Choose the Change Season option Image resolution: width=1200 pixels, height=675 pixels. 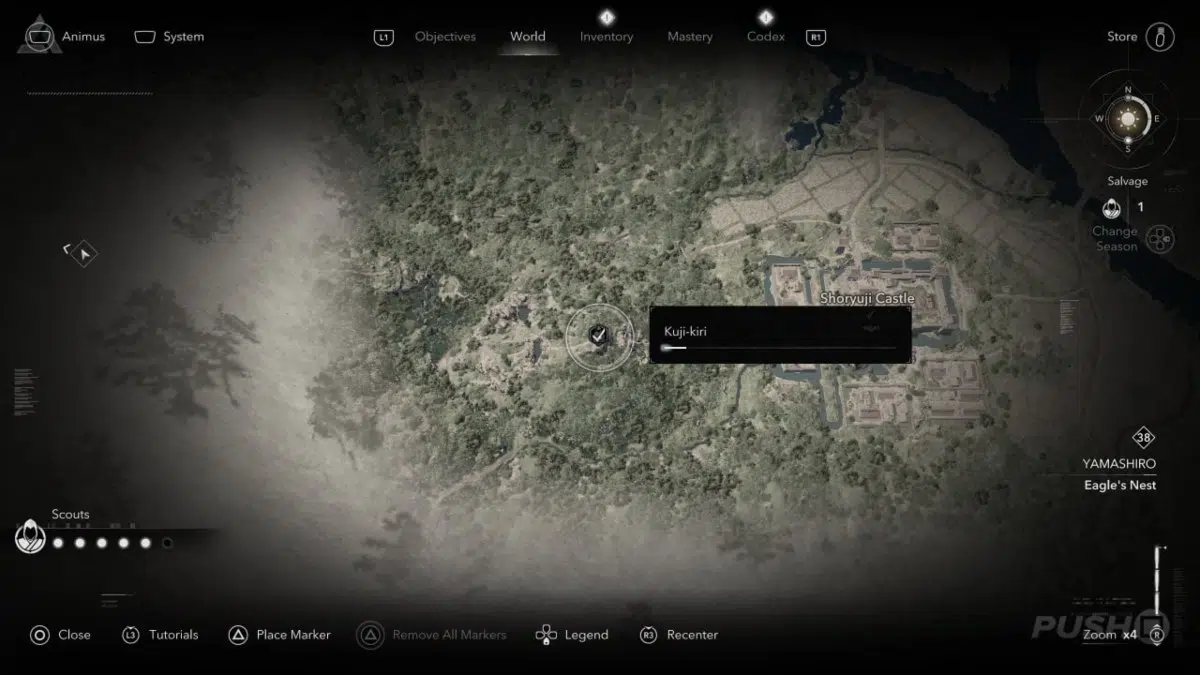point(1114,238)
